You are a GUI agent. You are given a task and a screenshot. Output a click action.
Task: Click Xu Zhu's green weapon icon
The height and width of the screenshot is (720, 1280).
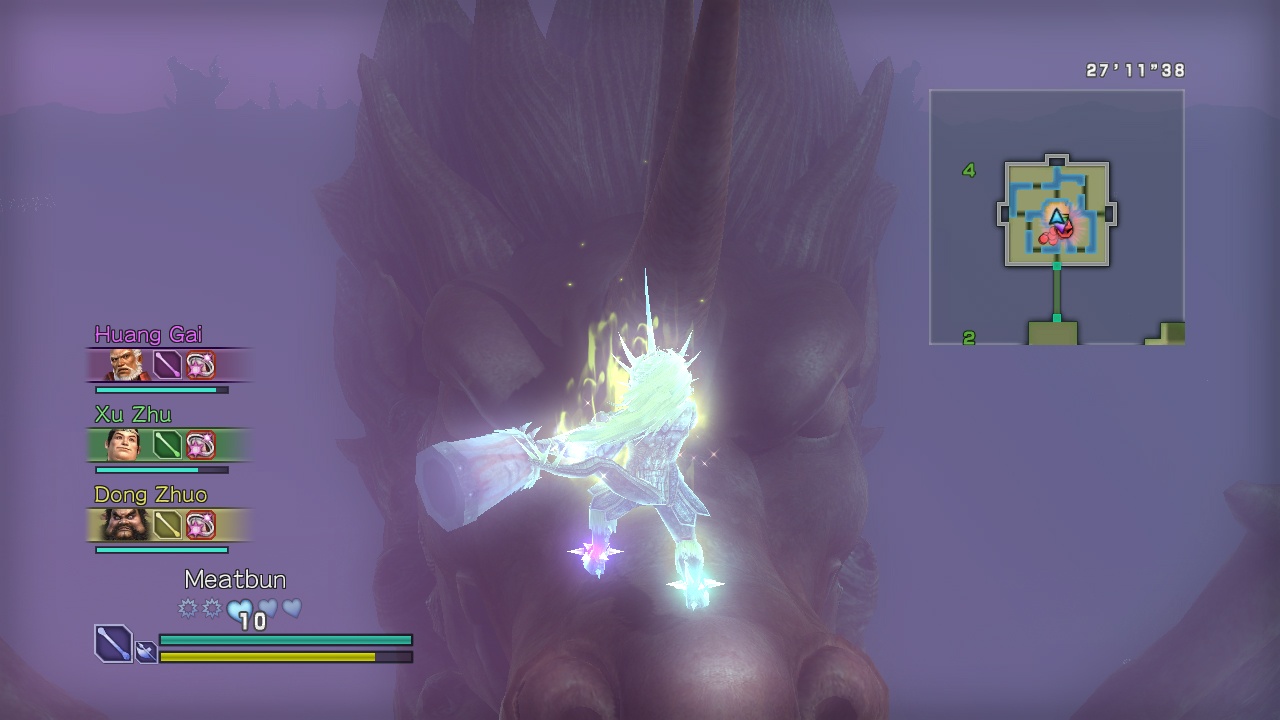(x=167, y=445)
